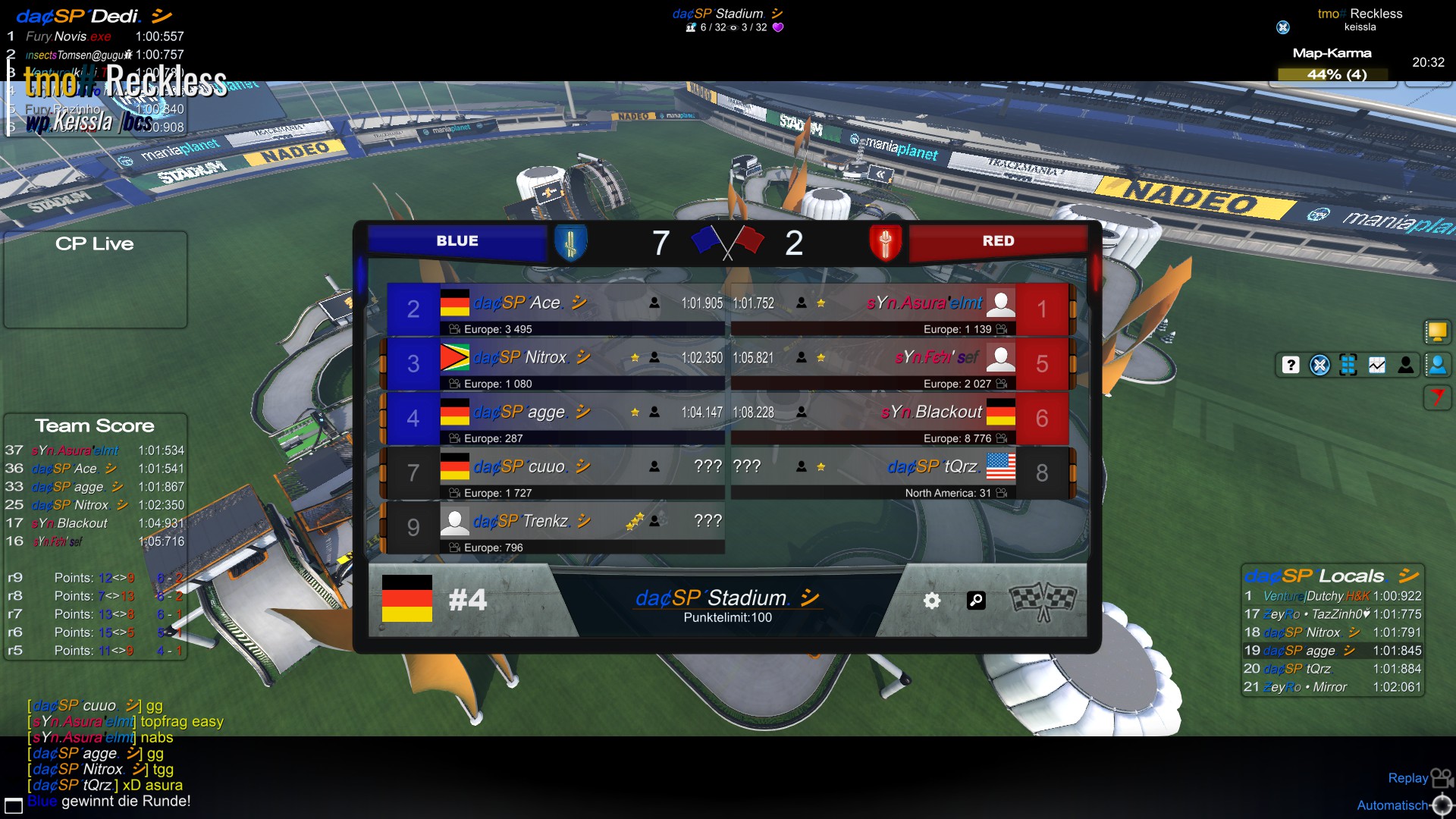Open the blue folders grid icon
1456x819 pixels.
1348,366
